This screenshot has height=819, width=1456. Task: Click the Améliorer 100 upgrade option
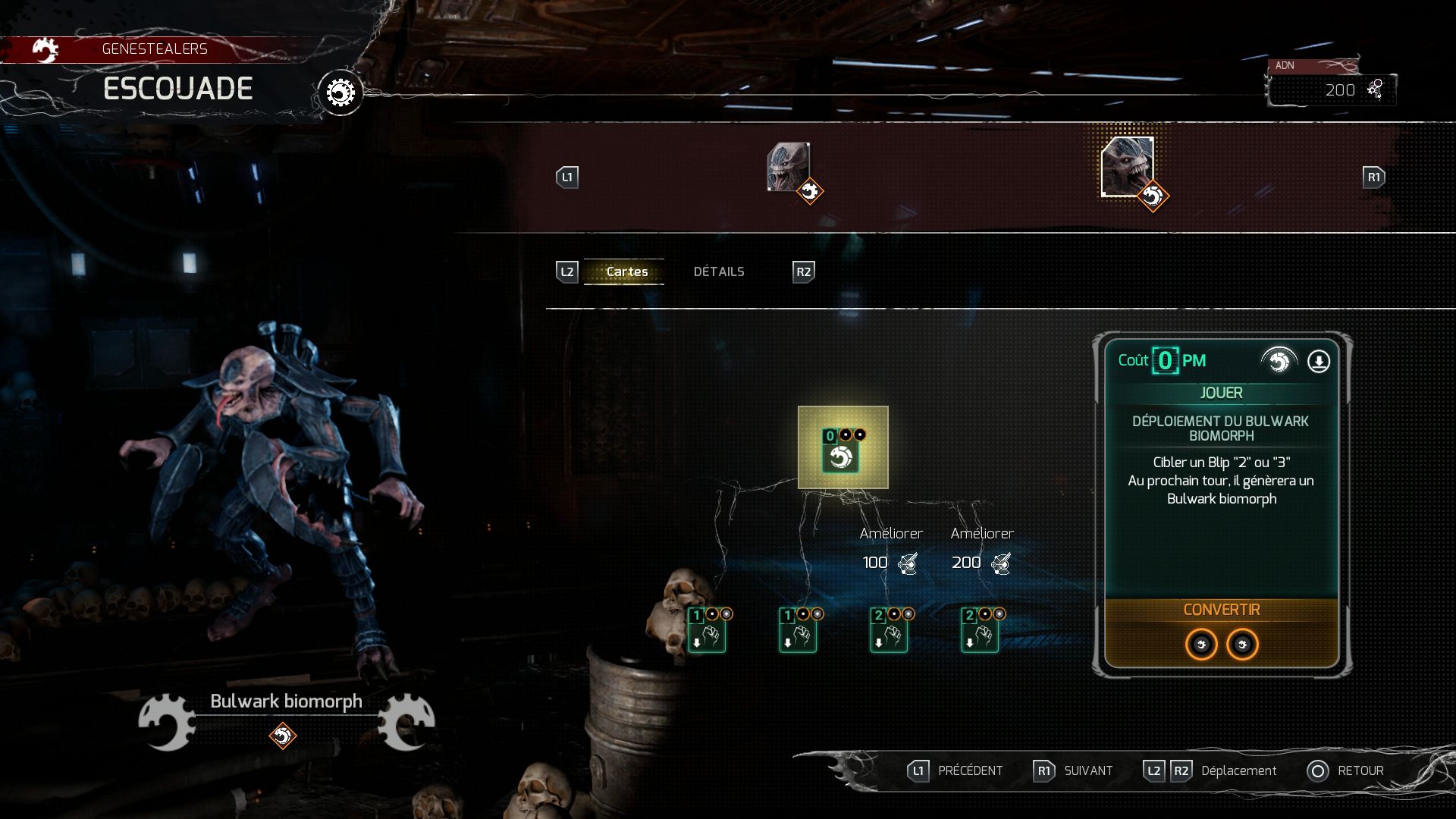point(890,548)
